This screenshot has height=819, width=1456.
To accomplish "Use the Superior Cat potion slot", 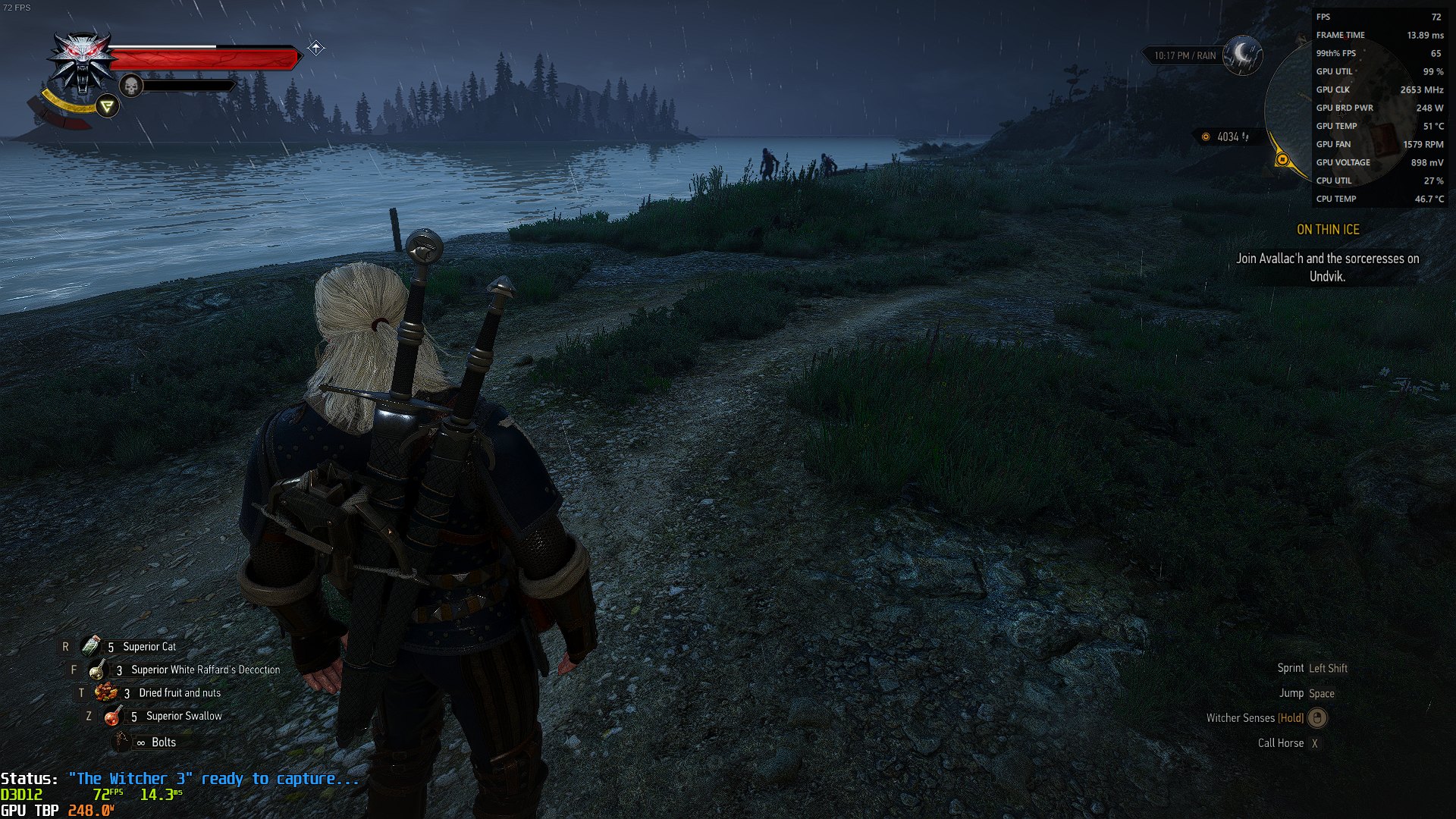I will [91, 646].
